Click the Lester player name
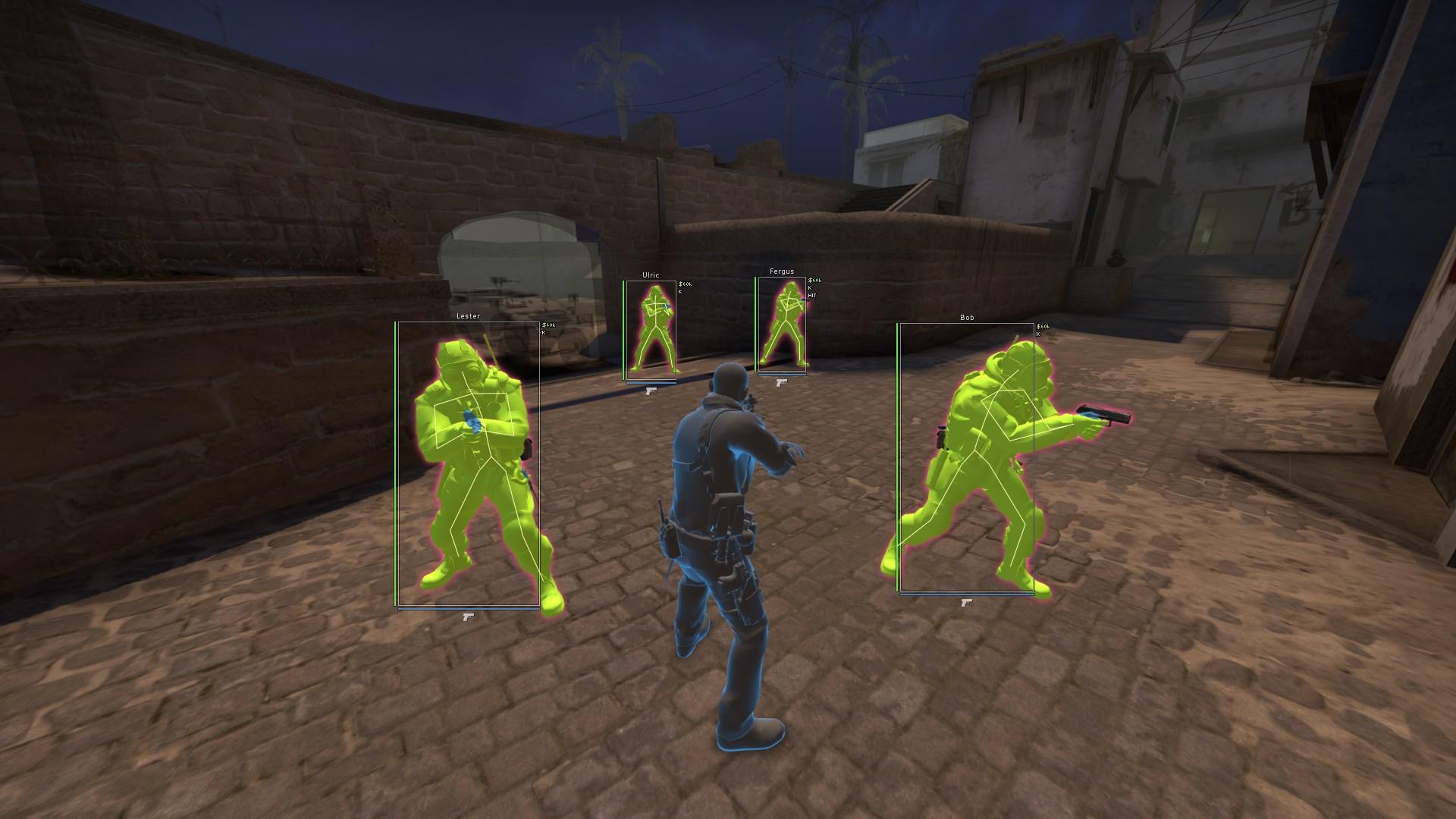Image resolution: width=1456 pixels, height=819 pixels. (468, 315)
